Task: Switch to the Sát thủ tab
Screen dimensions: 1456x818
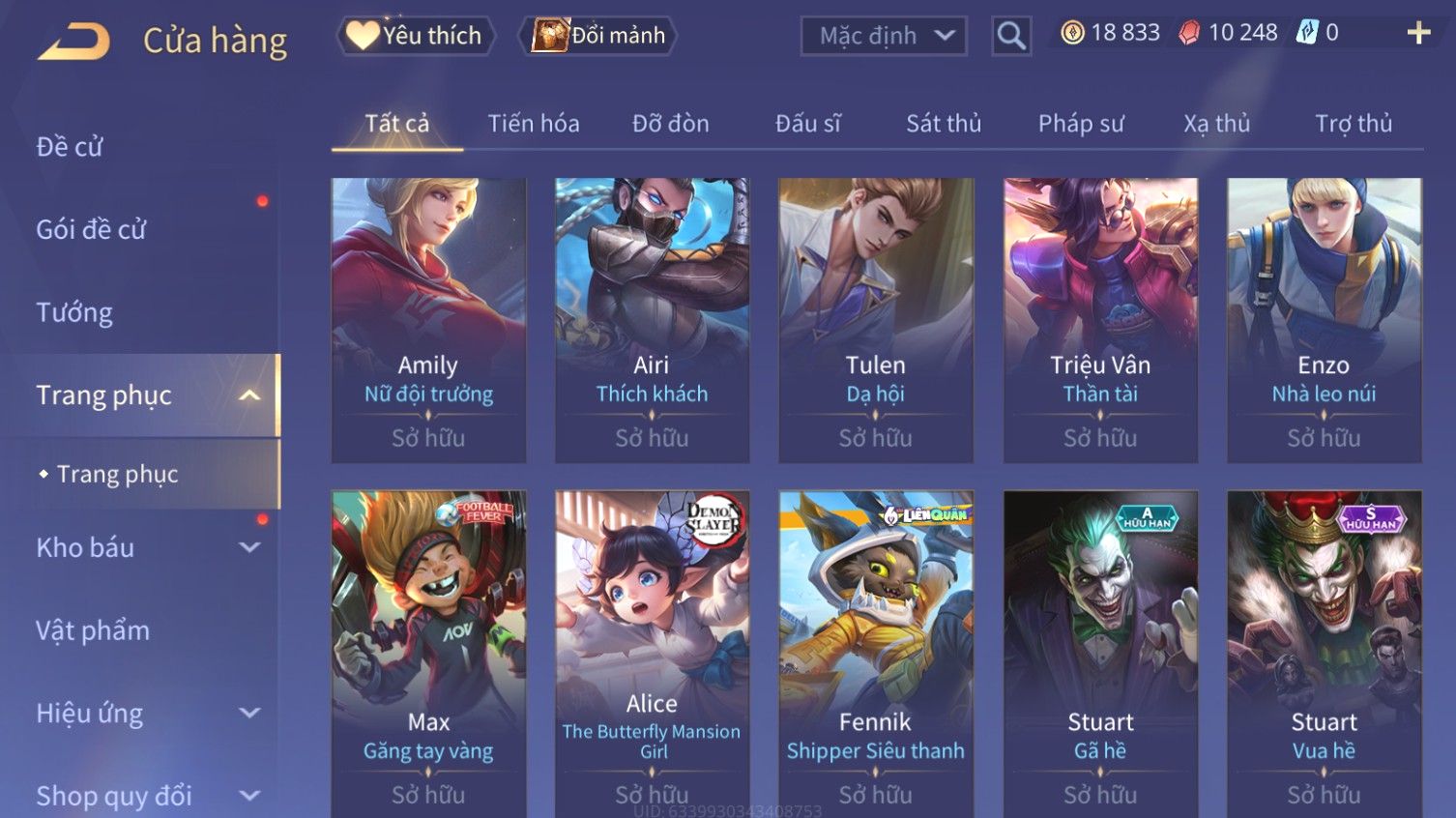Action: click(x=943, y=124)
